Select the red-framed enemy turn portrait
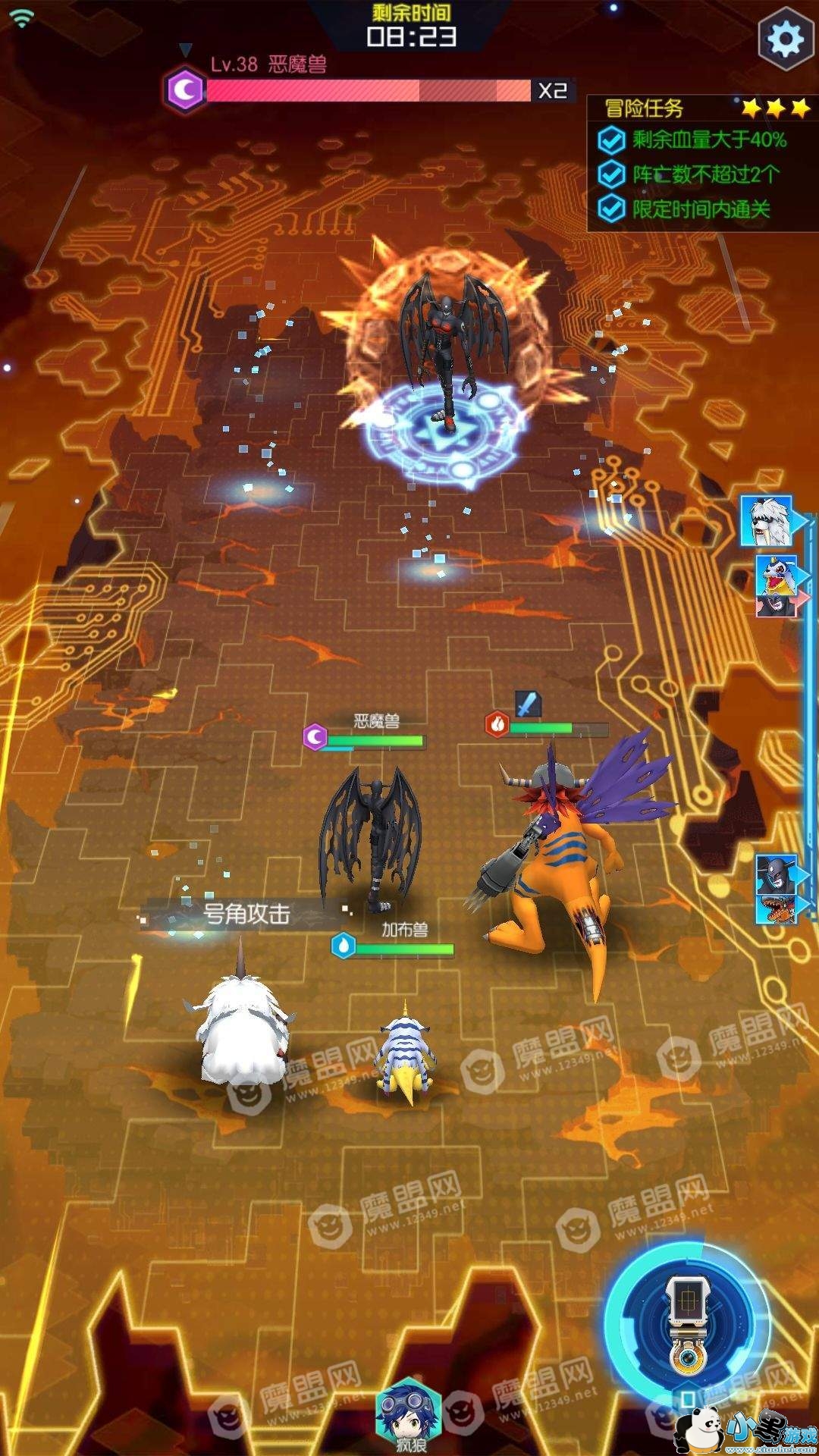819x1456 pixels. tap(775, 605)
